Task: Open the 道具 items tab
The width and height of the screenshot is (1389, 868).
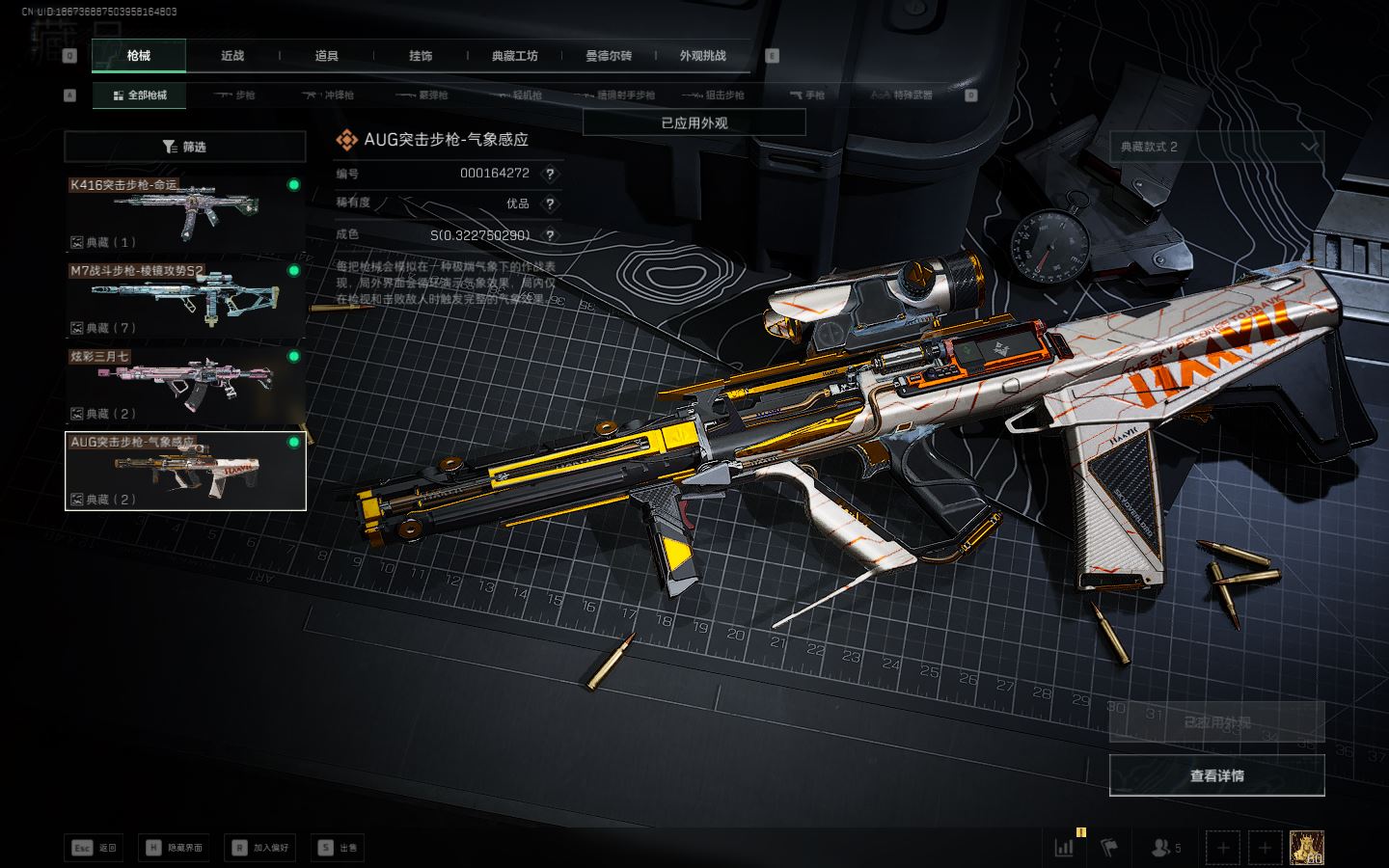Action: coord(326,56)
